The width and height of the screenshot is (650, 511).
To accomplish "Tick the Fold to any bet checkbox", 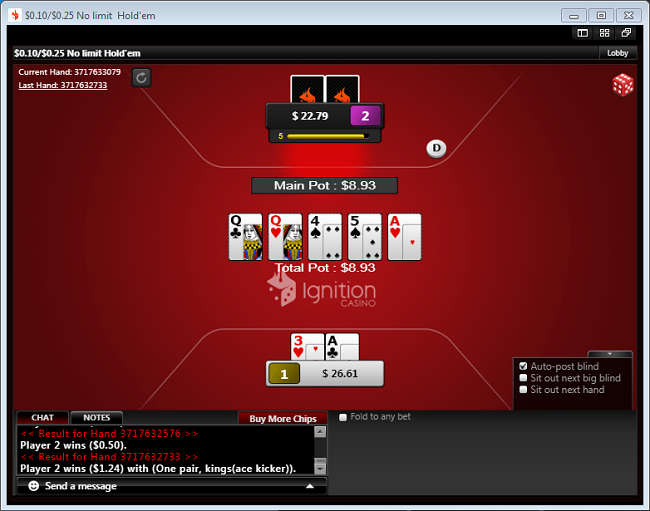I will click(344, 417).
